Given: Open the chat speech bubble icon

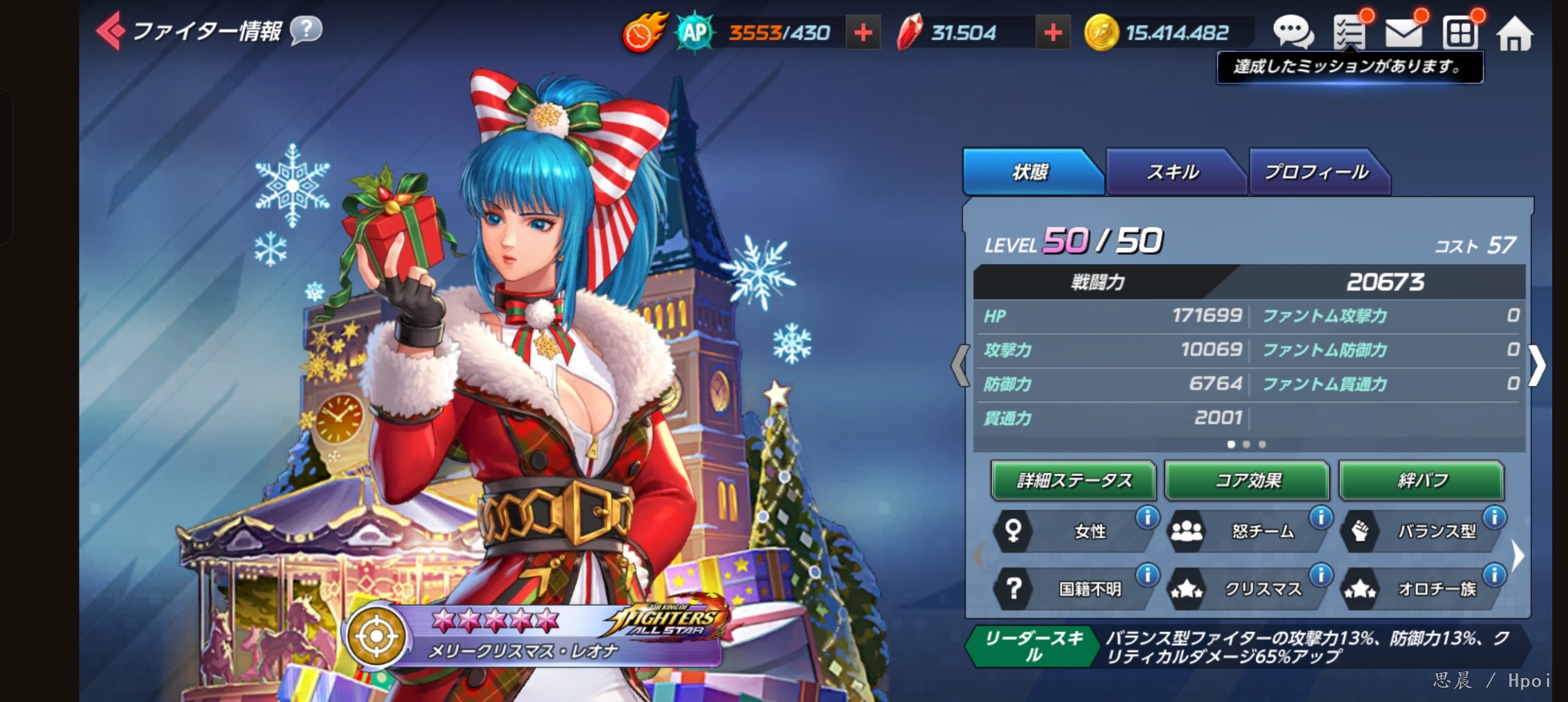Looking at the screenshot, I should tap(1291, 32).
